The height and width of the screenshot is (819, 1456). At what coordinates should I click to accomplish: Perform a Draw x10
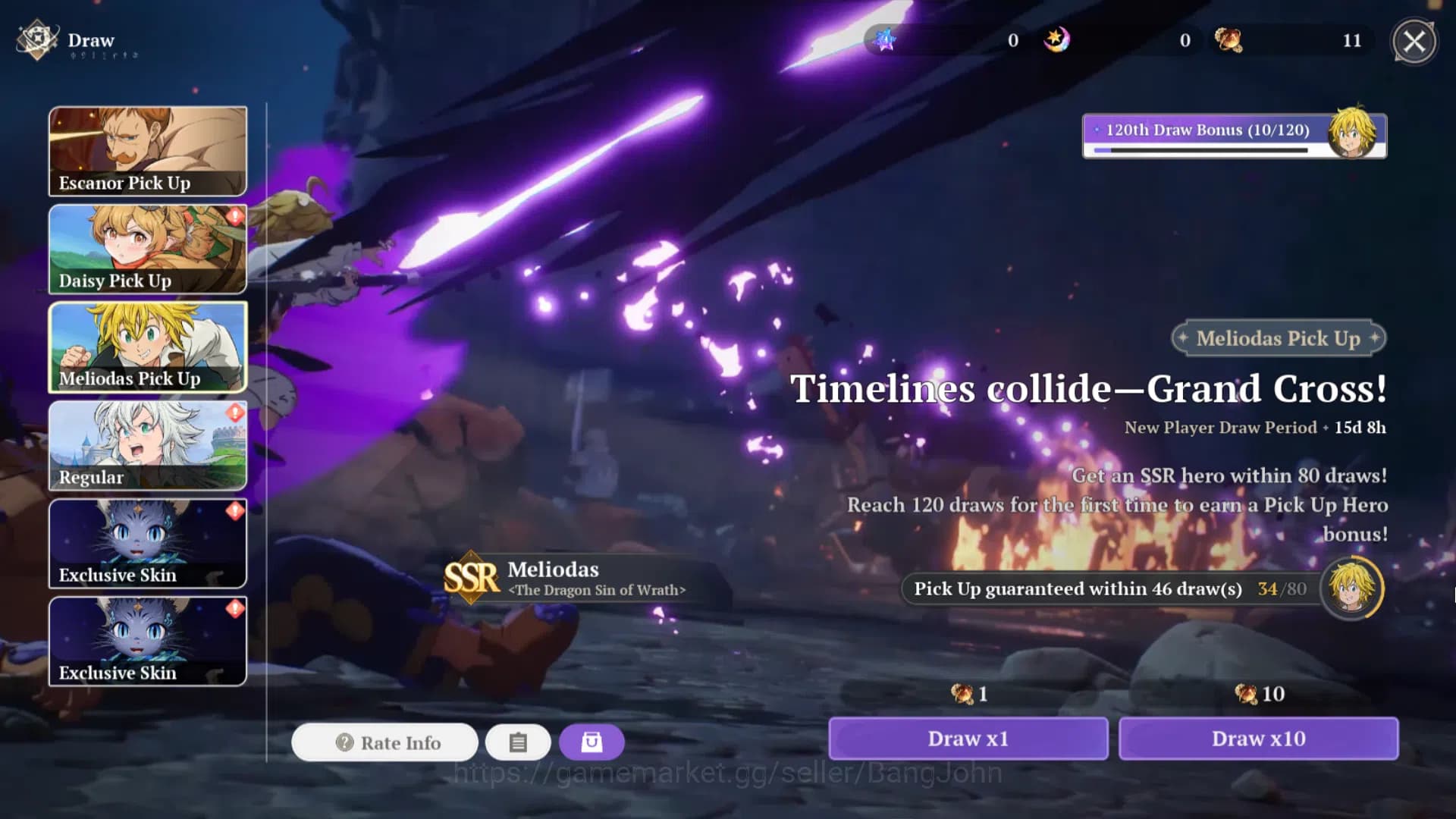point(1258,739)
